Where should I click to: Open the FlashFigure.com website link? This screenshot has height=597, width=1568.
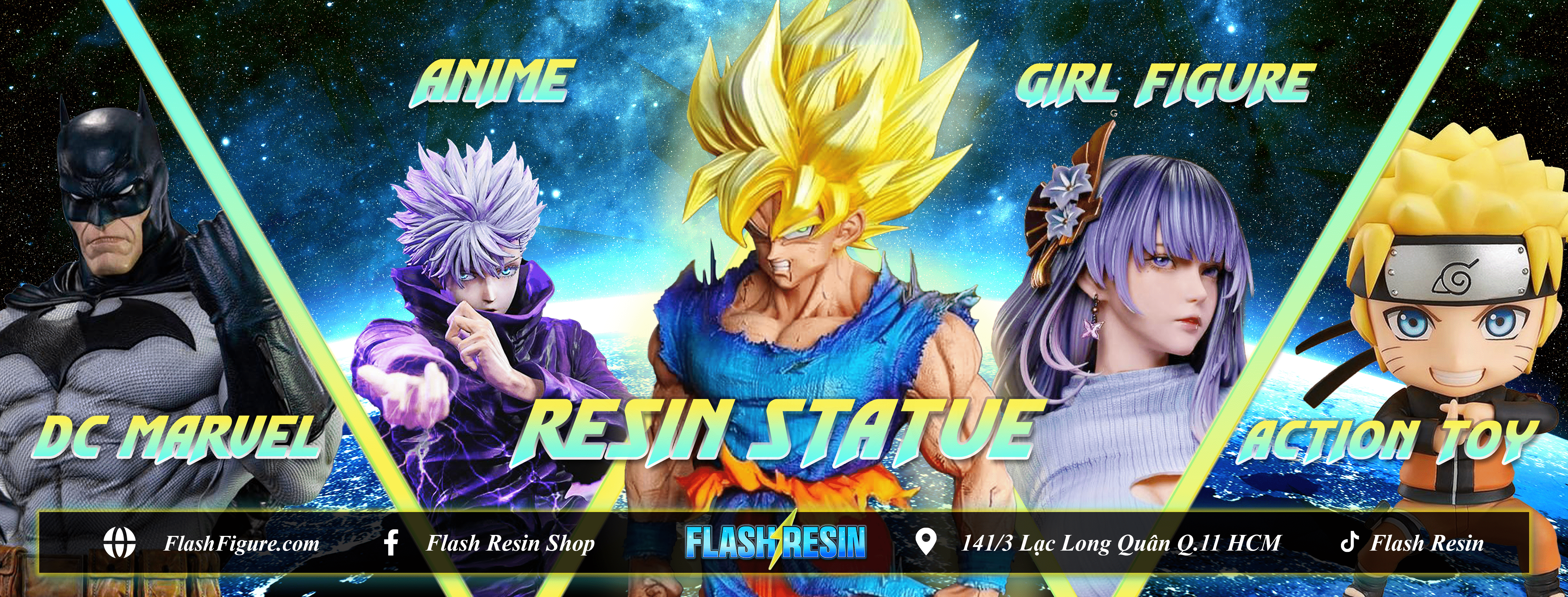click(241, 543)
